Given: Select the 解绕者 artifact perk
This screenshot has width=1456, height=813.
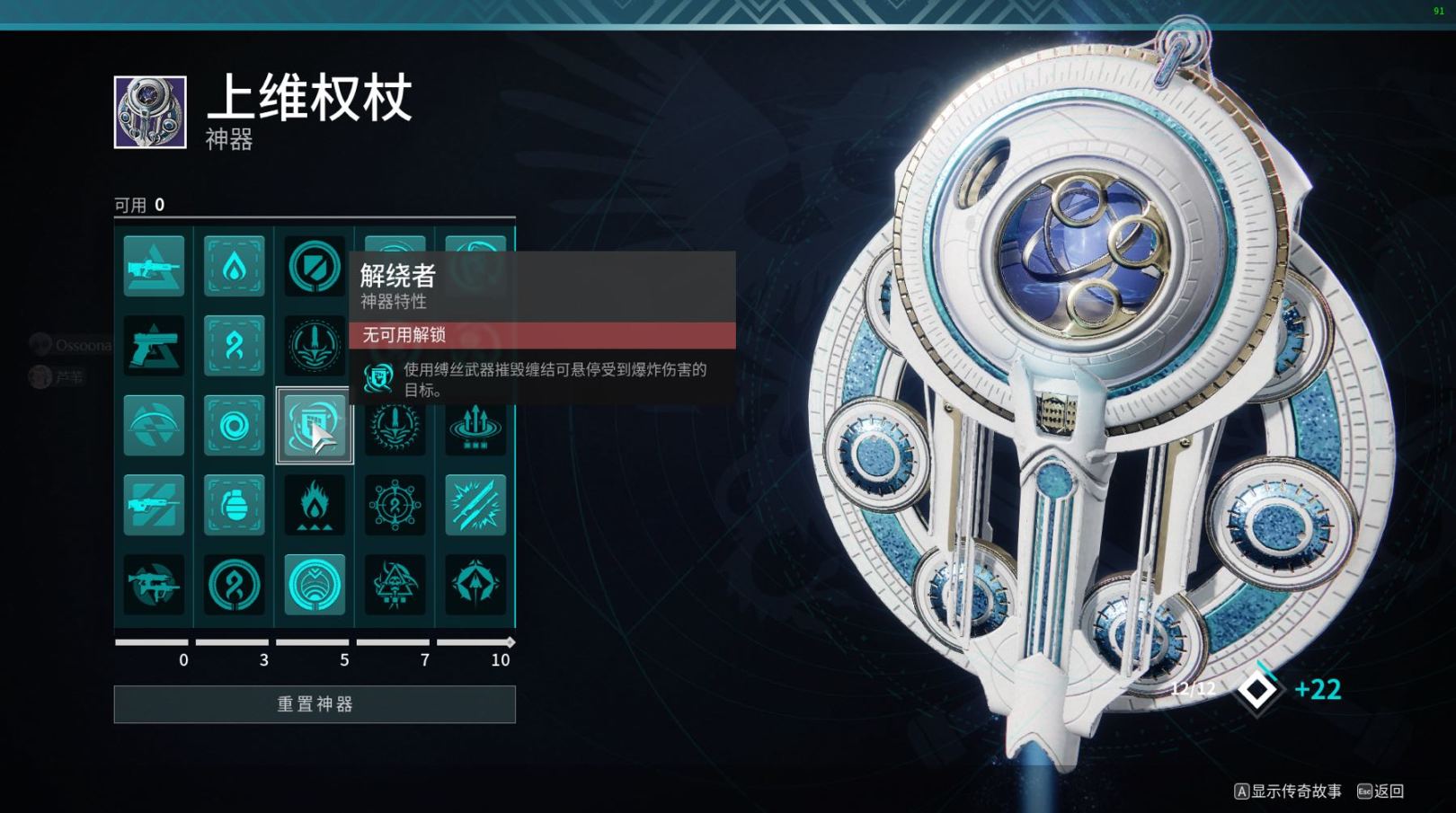Looking at the screenshot, I should (x=315, y=425).
